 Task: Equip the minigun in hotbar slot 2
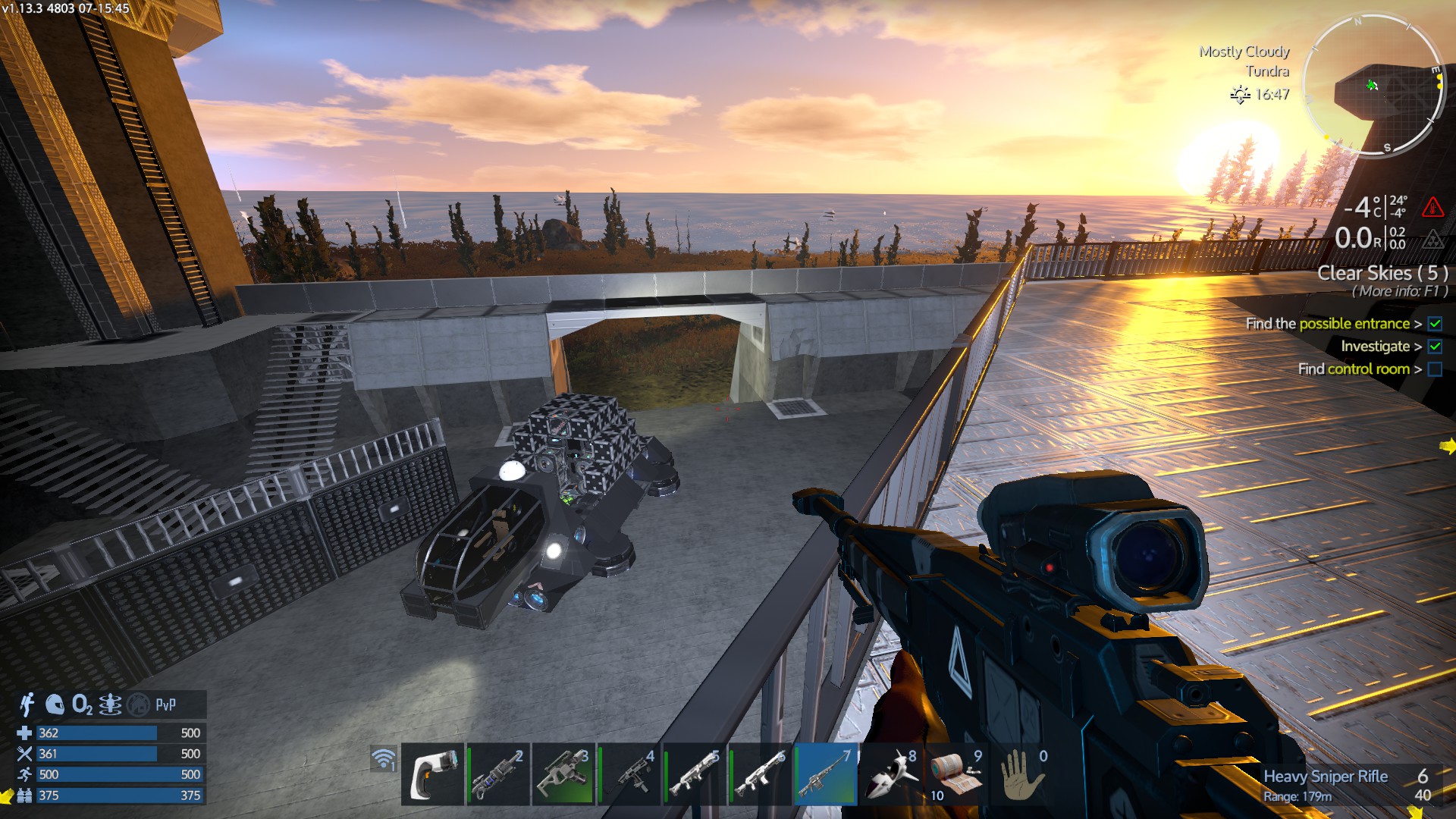point(497,775)
